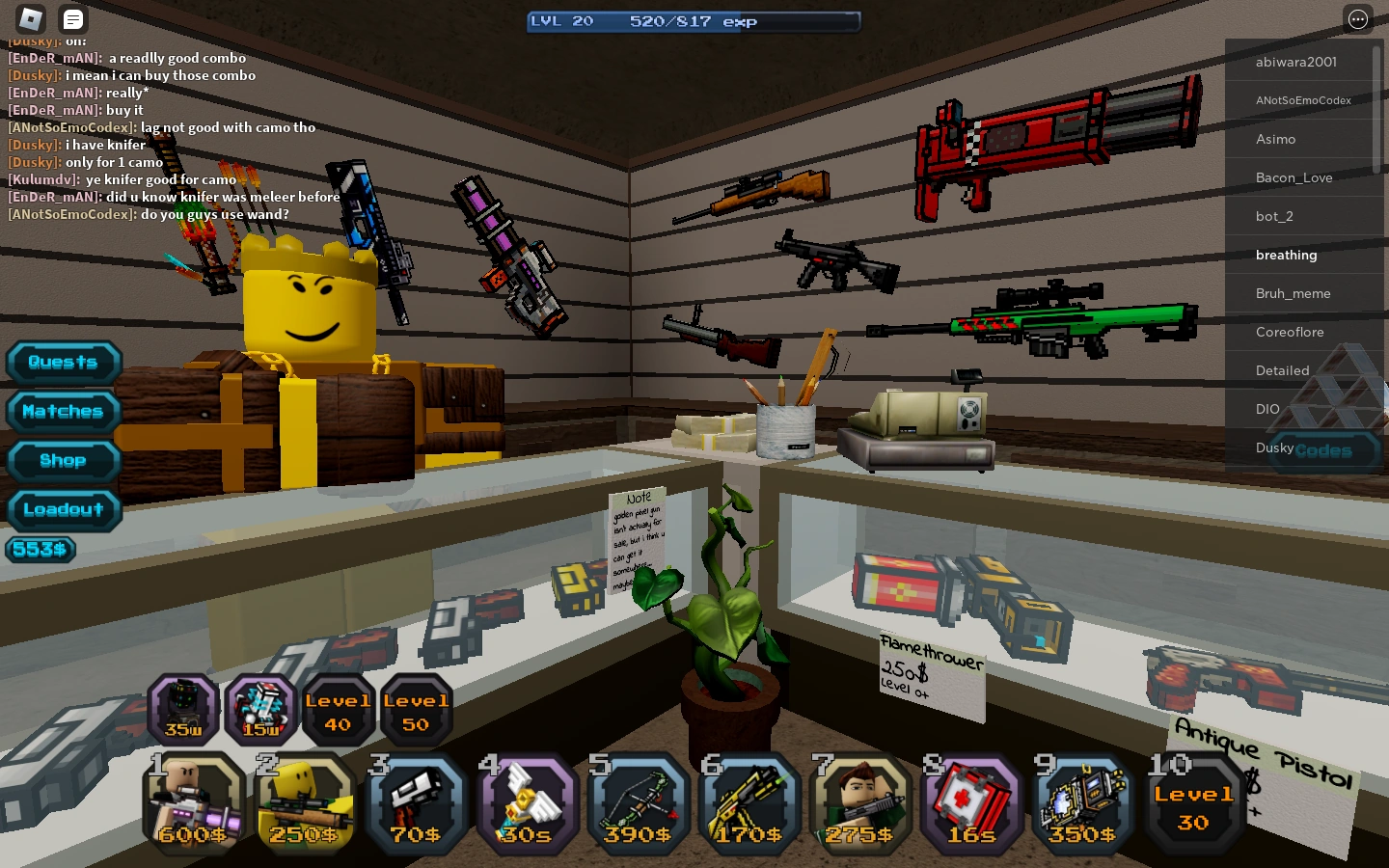Select the soldier weapon costing 600$ in slot 1
Viewport: 1389px width, 868px height.
(x=193, y=803)
